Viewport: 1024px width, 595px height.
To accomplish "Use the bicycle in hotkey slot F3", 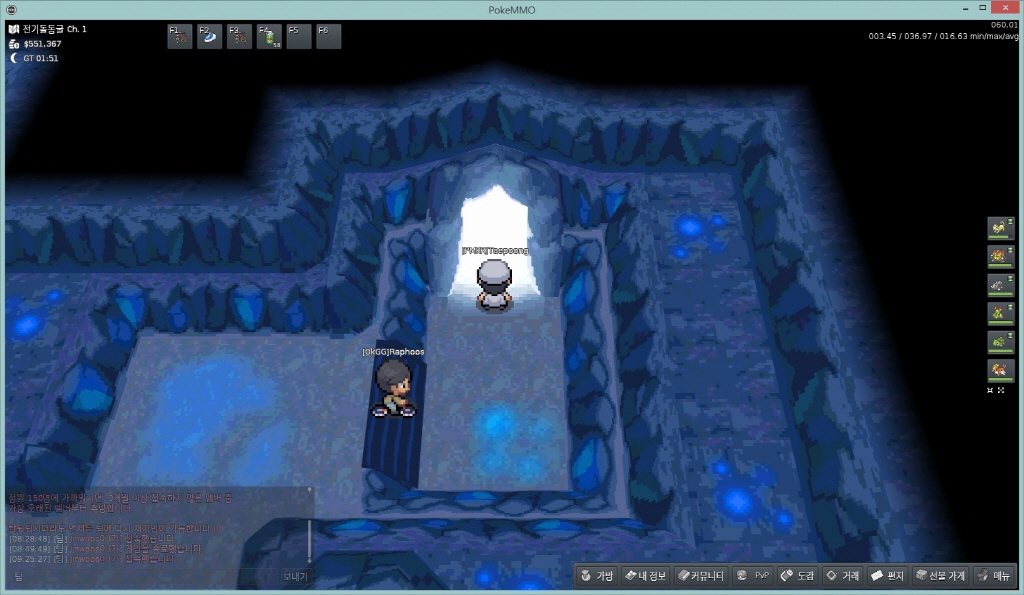I will (239, 37).
